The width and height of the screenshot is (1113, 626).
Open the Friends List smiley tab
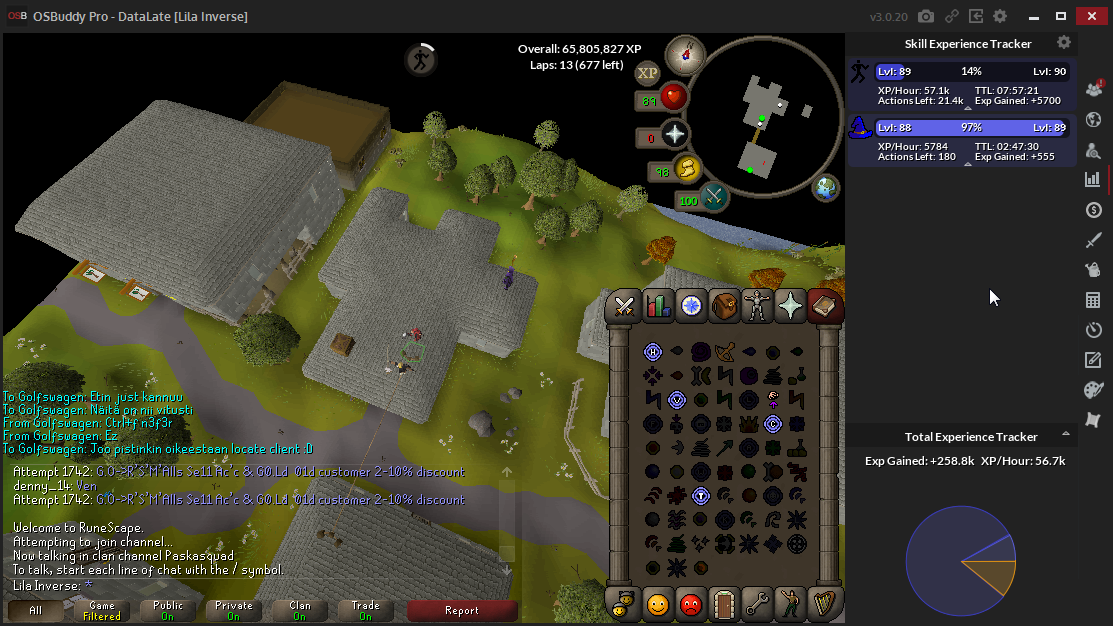[x=658, y=604]
